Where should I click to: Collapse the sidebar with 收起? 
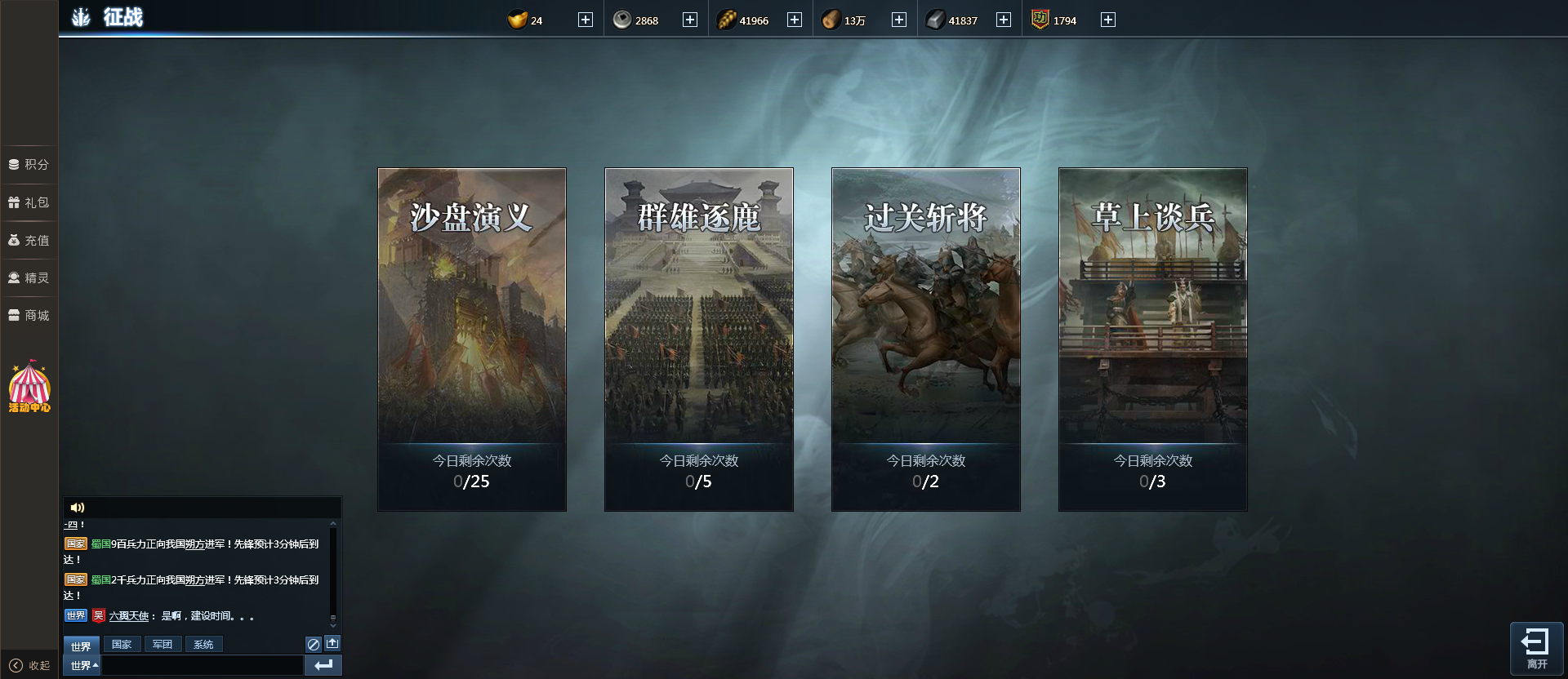(29, 665)
